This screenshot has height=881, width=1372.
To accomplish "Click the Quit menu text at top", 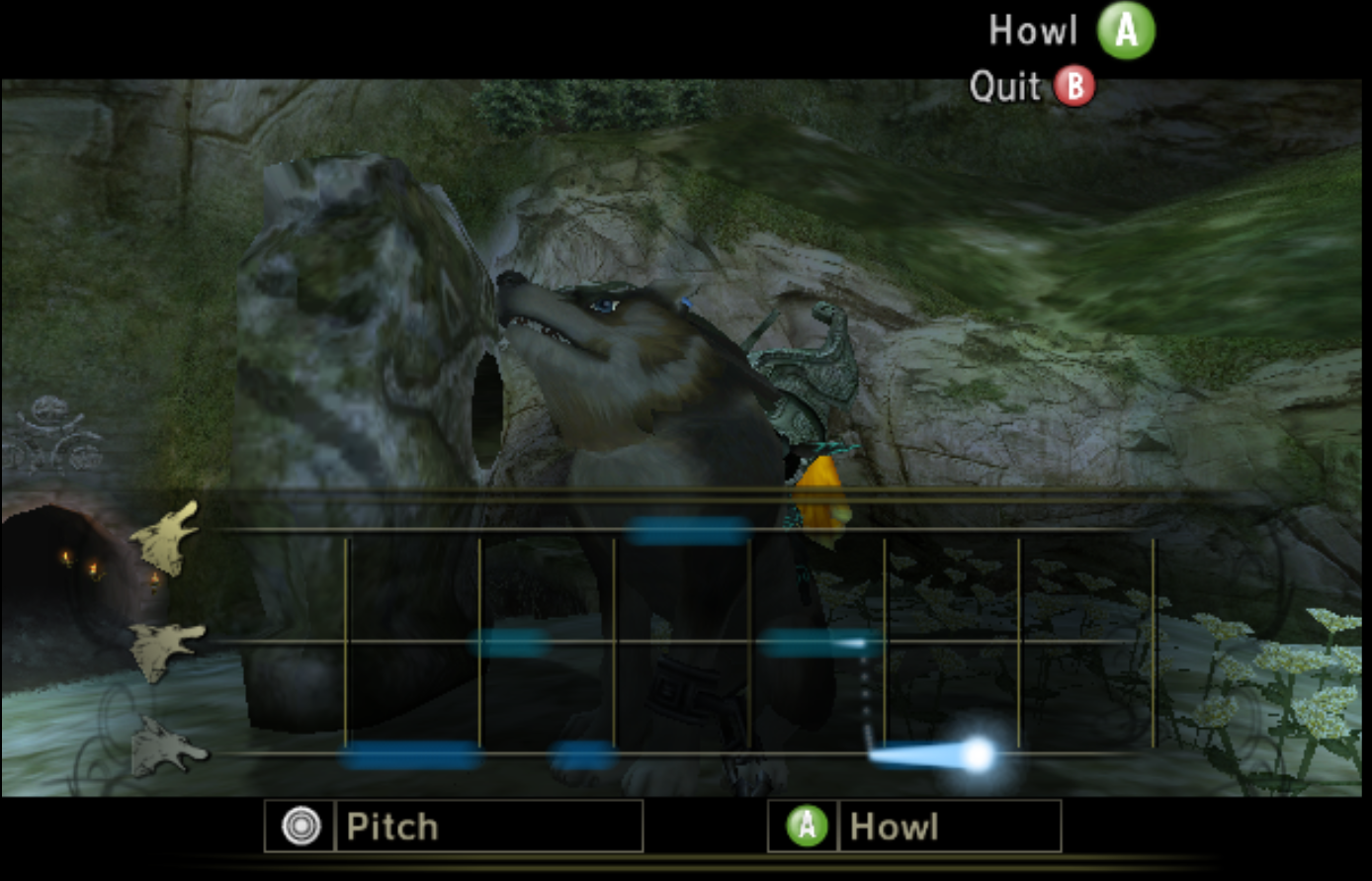I will click(x=1004, y=87).
